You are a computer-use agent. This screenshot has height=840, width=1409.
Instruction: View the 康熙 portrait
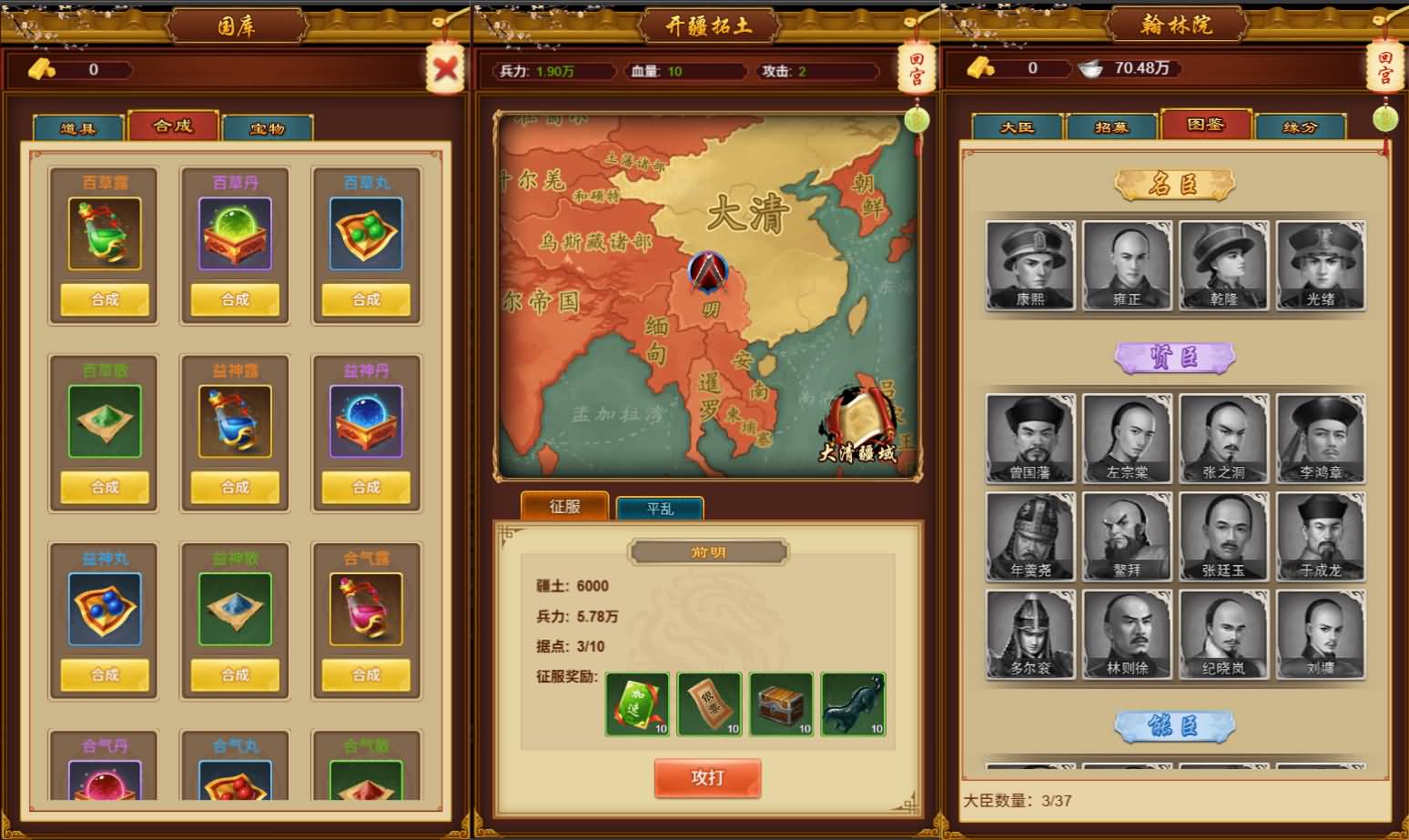(1030, 266)
